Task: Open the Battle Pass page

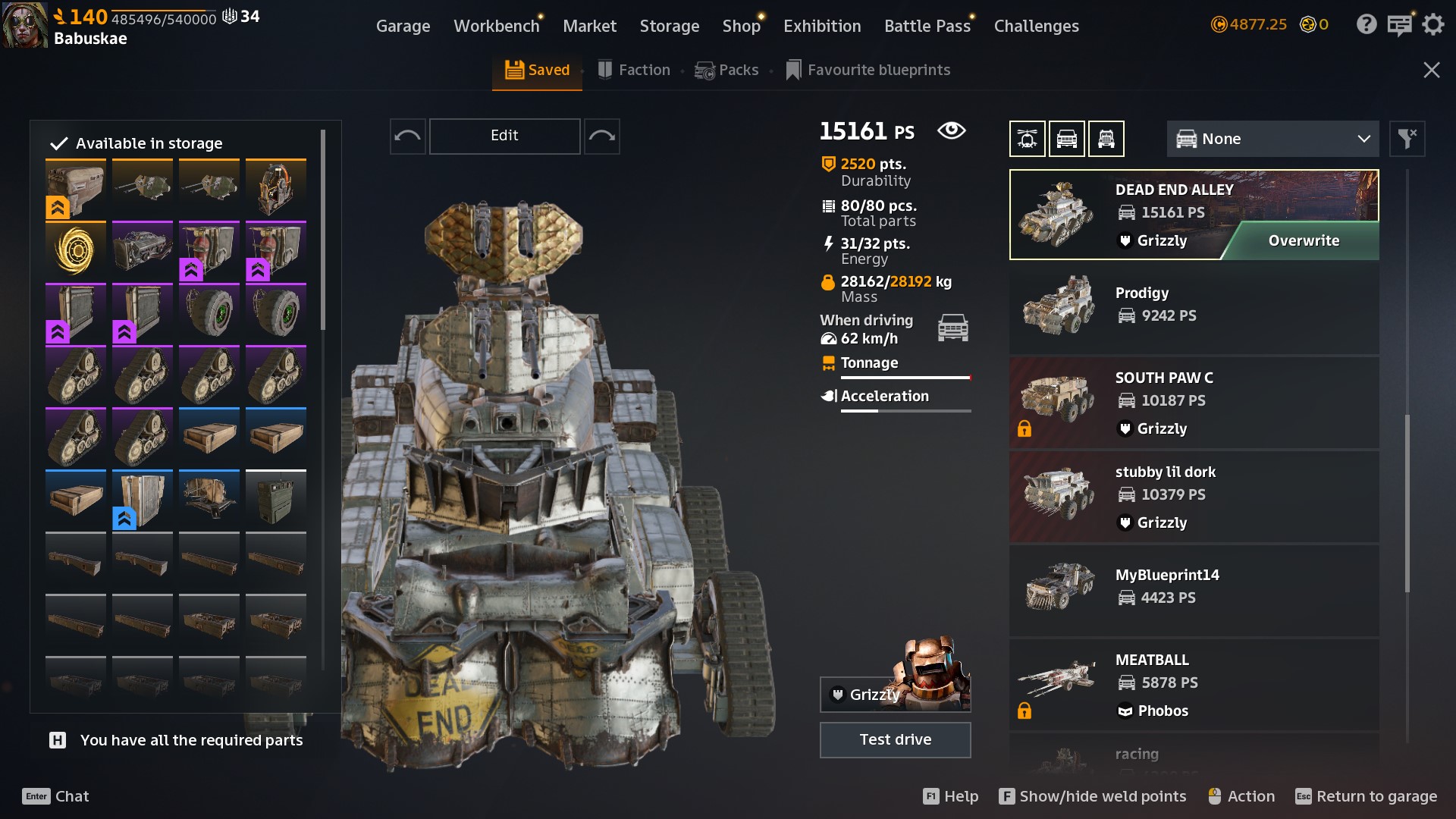Action: [x=927, y=26]
